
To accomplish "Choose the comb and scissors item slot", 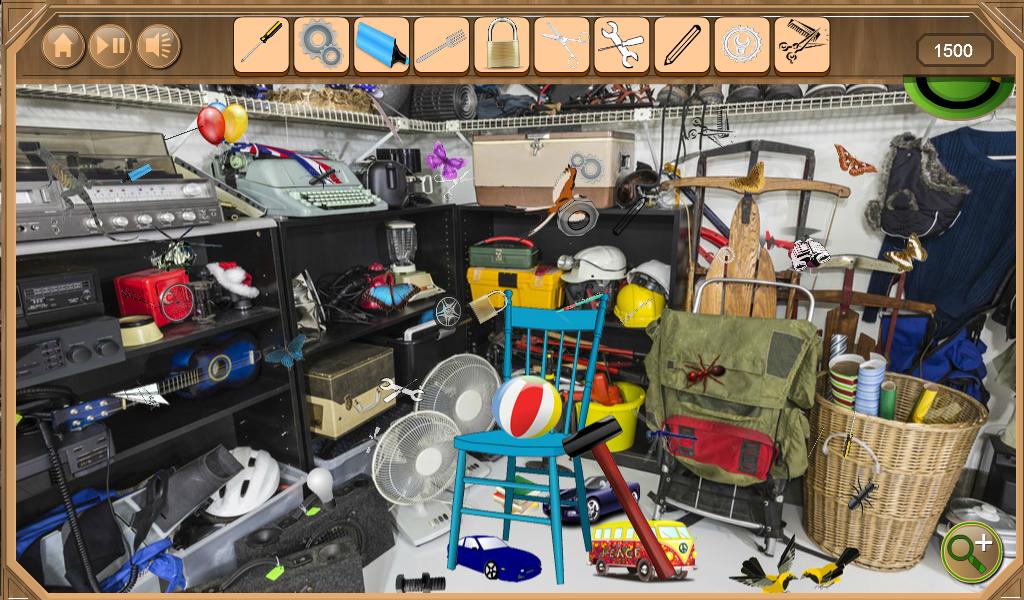I will coord(801,45).
